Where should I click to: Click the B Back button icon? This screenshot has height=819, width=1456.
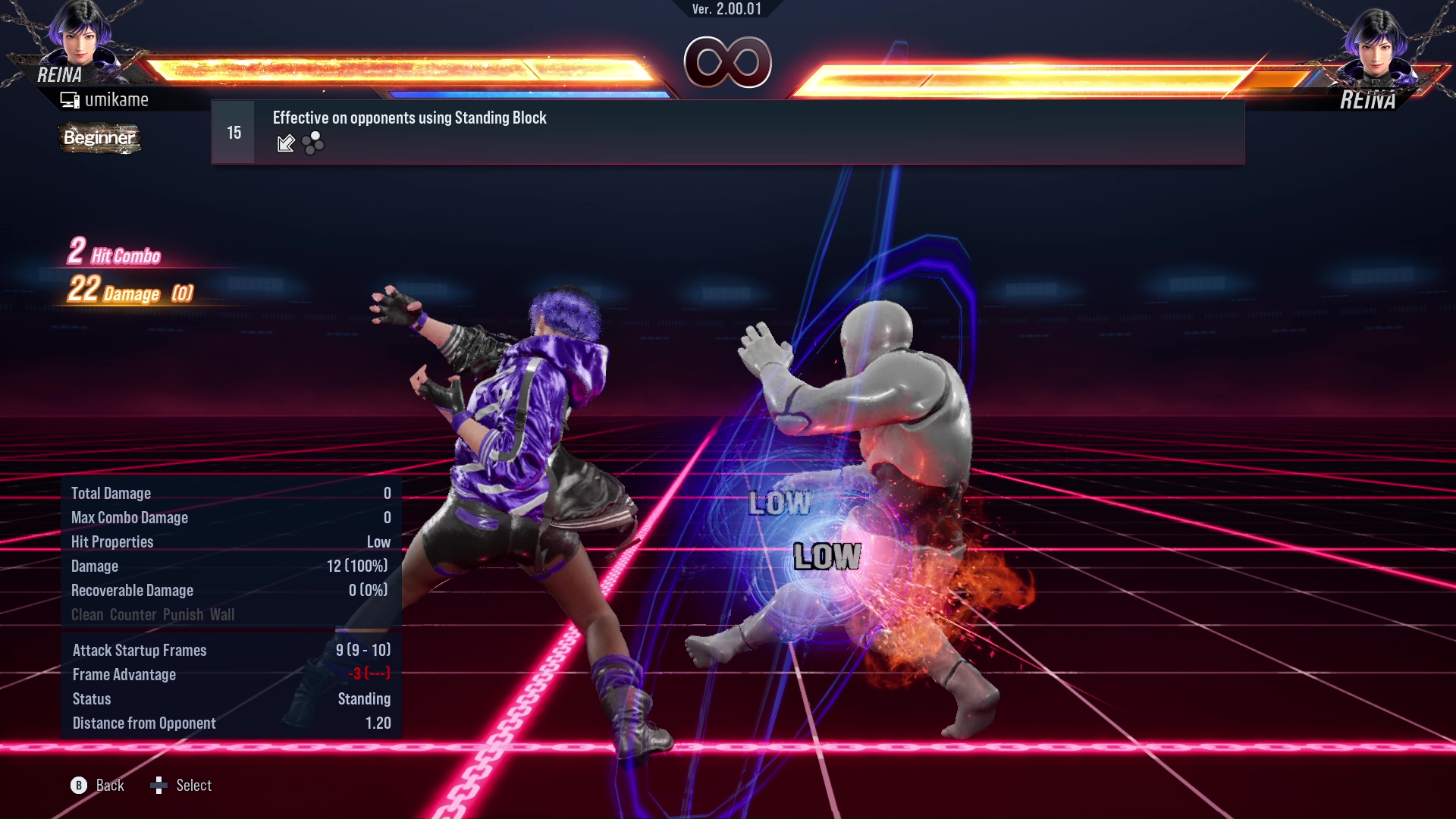click(78, 786)
